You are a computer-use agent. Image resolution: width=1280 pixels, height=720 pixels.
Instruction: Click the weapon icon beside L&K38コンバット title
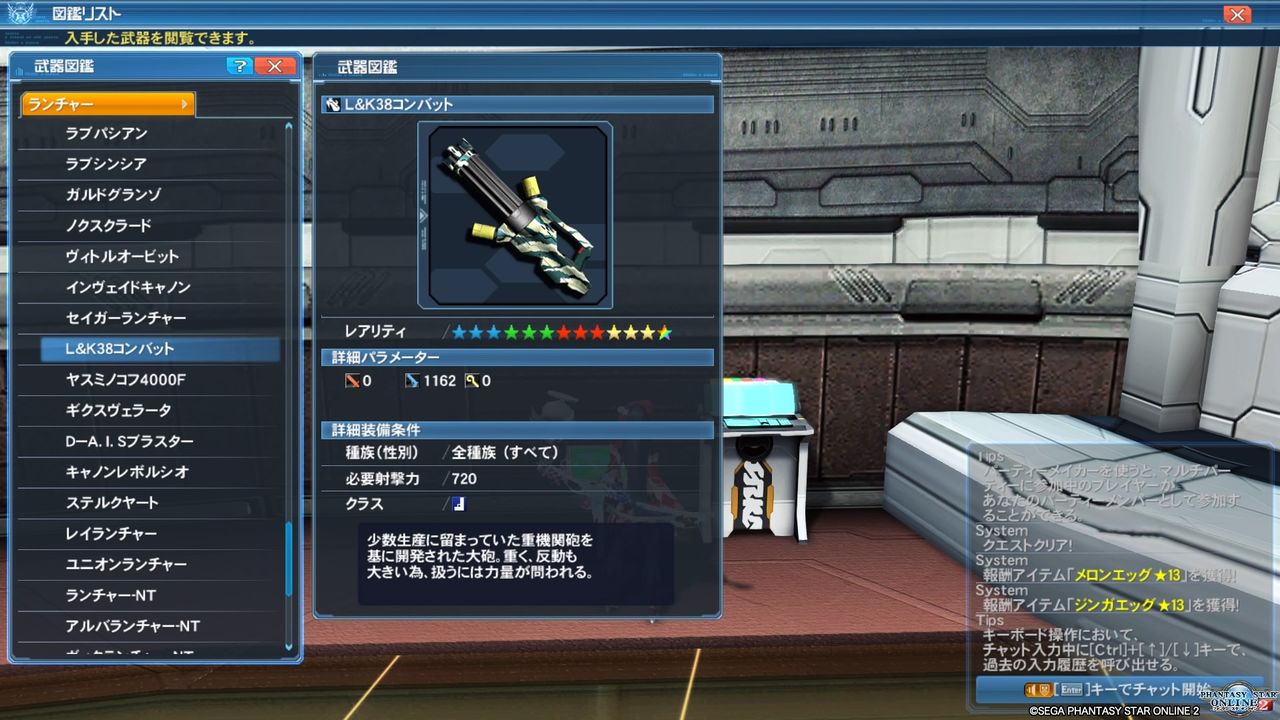[x=332, y=104]
